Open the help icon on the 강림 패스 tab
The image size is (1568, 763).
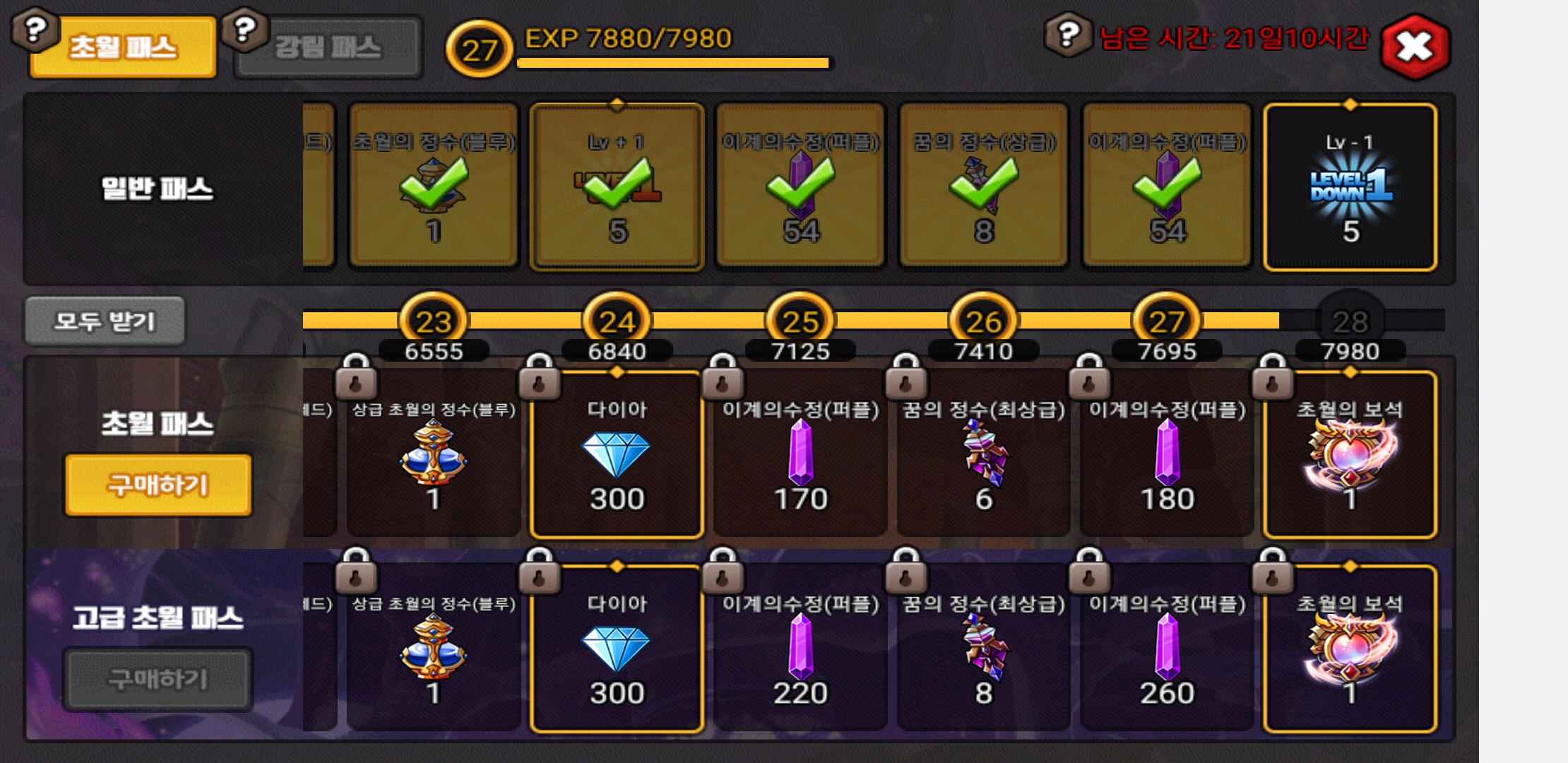coord(244,30)
